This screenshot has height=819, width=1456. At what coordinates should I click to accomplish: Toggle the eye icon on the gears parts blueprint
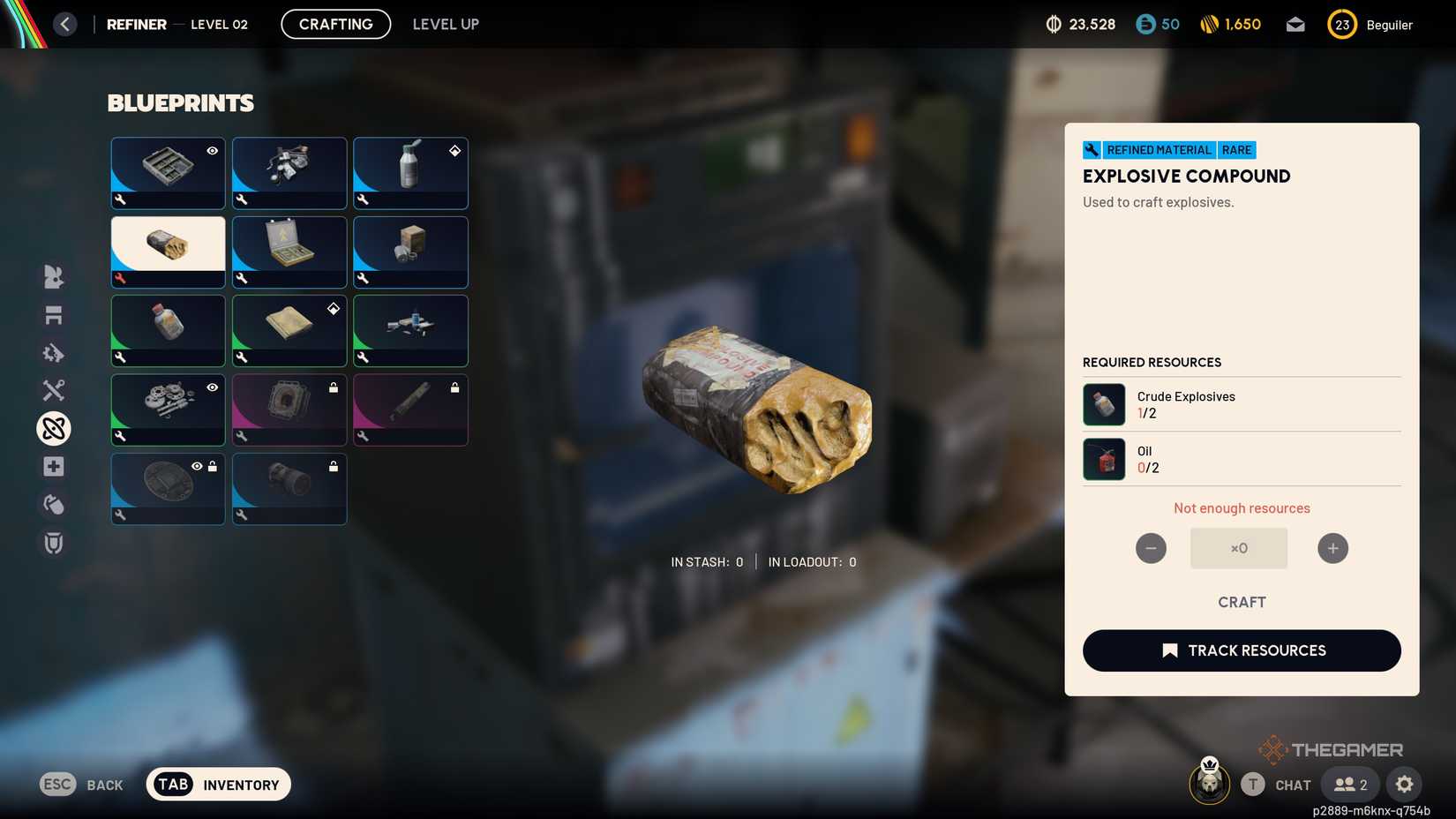211,387
